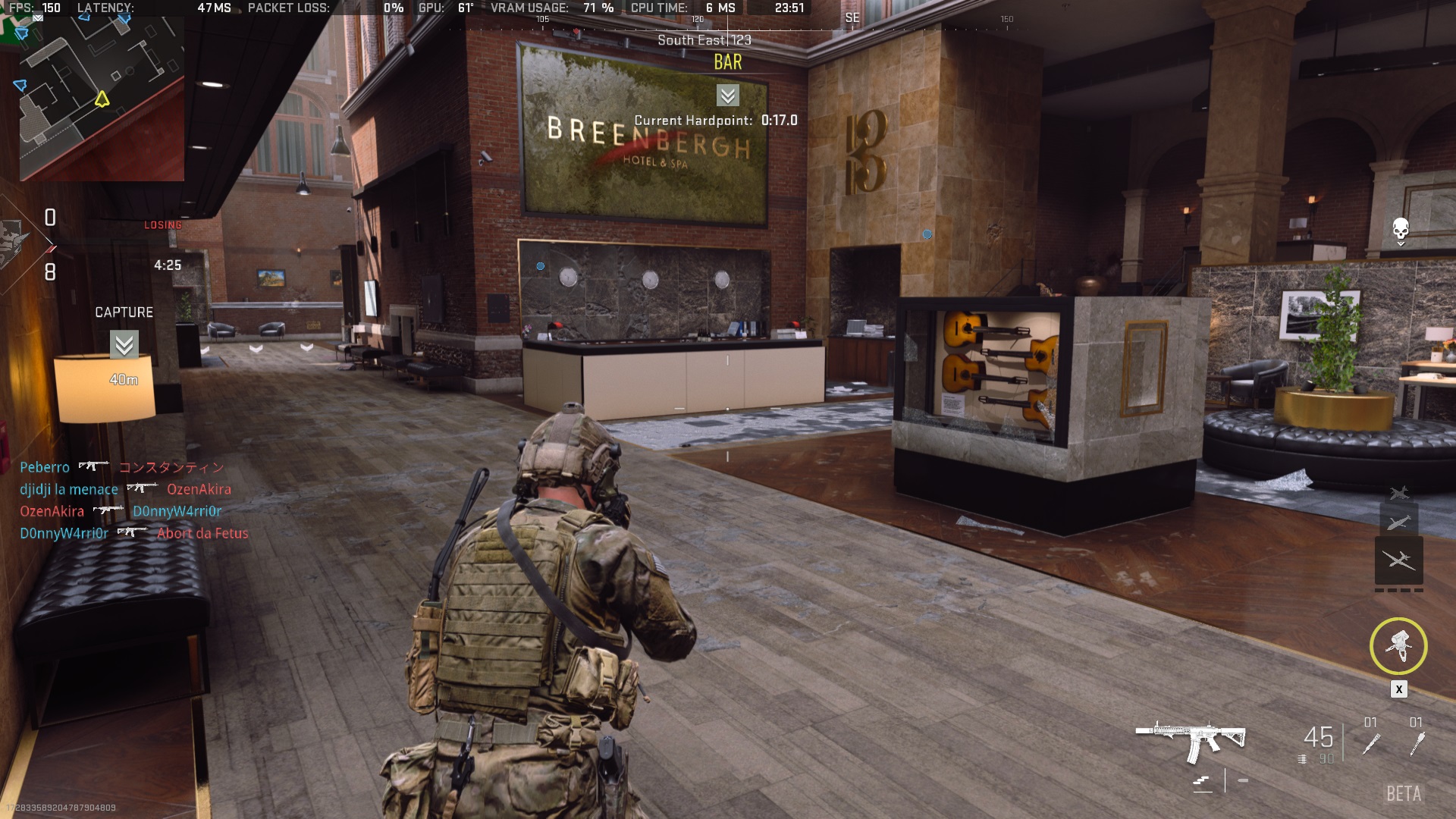The image size is (1456, 819).
Task: Select the djidji la menace kill feed row
Action: 125,489
